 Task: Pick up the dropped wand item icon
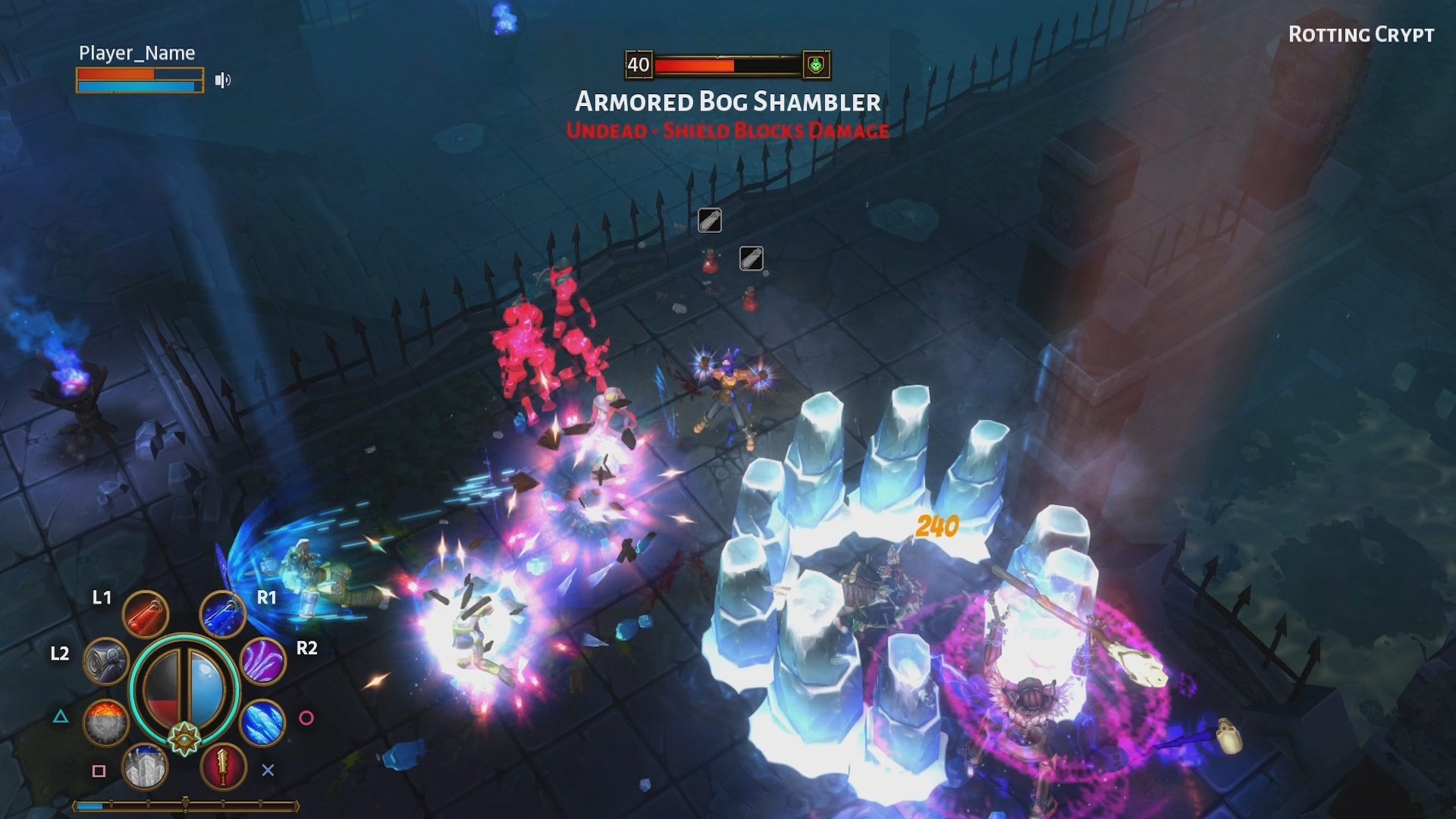click(708, 219)
